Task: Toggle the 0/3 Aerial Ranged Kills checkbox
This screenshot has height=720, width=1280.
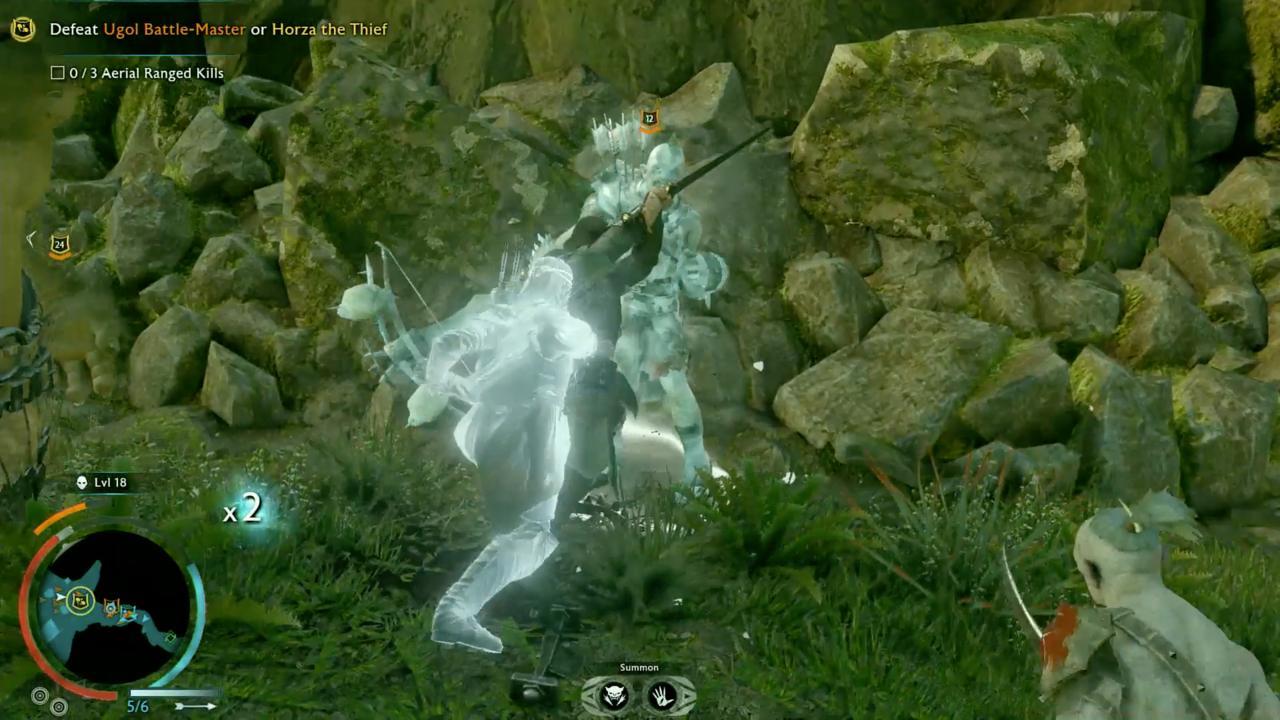Action: click(57, 72)
